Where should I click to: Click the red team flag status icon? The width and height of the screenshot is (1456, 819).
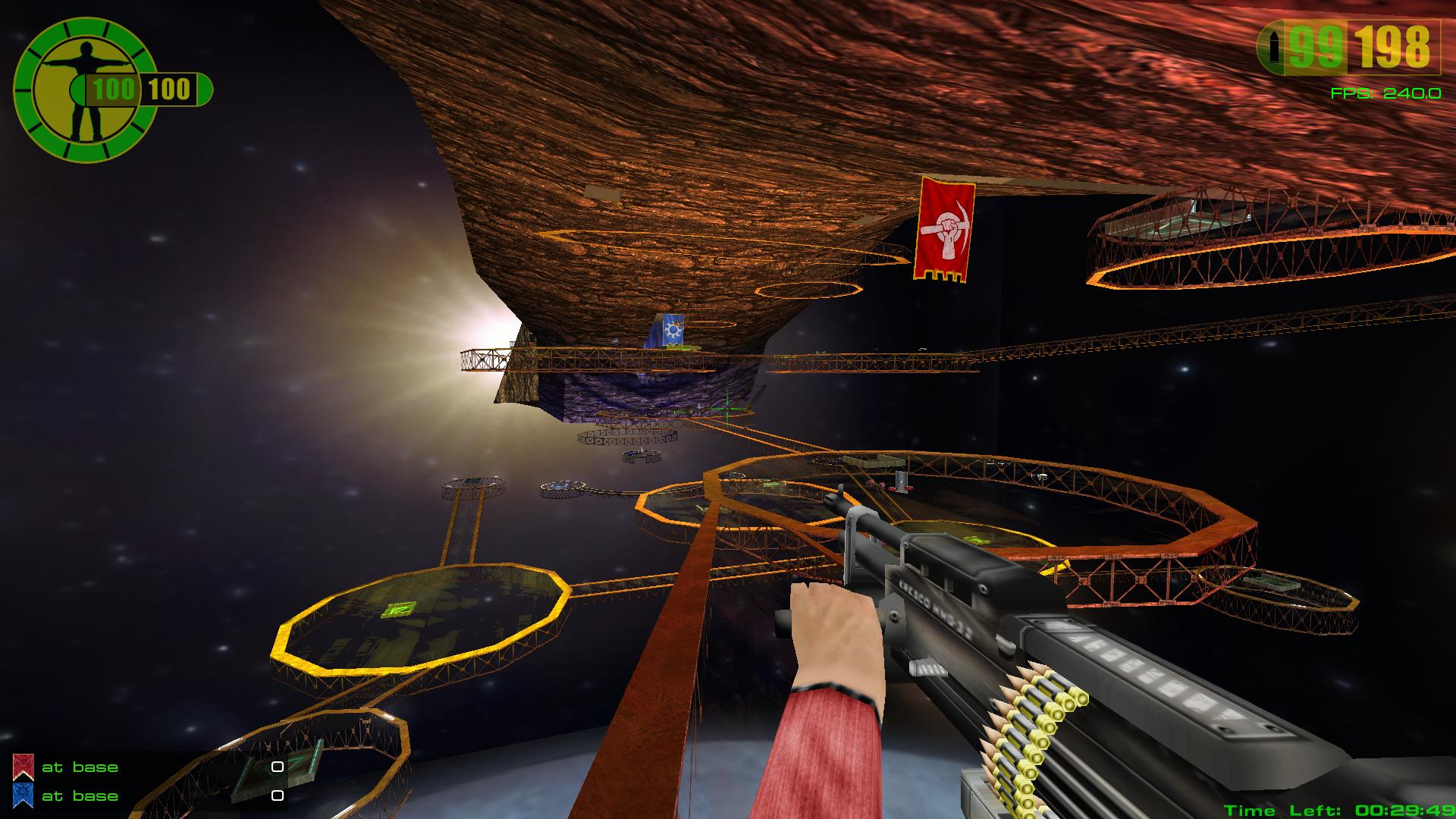[x=24, y=767]
